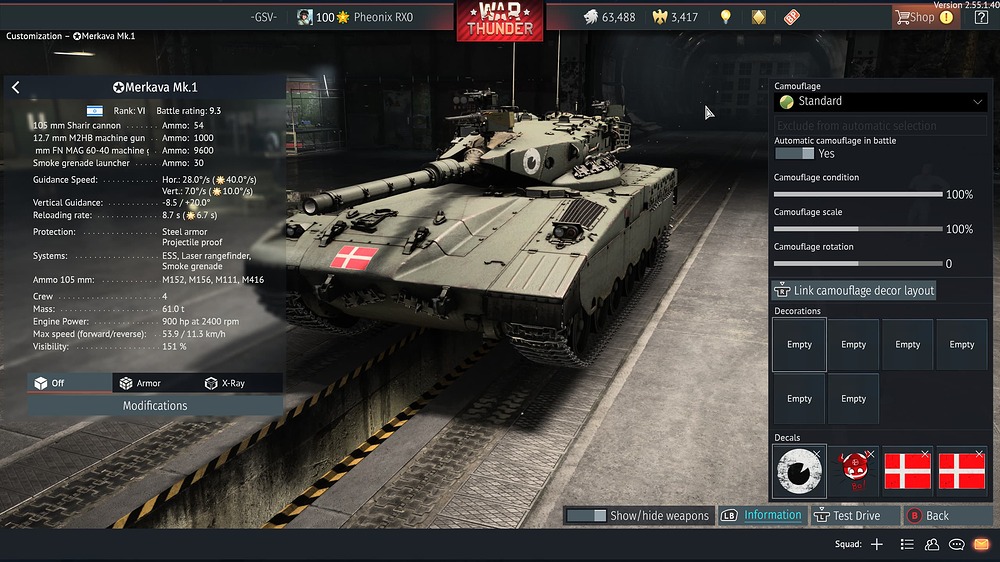Select the white eye decal slot

tap(799, 471)
